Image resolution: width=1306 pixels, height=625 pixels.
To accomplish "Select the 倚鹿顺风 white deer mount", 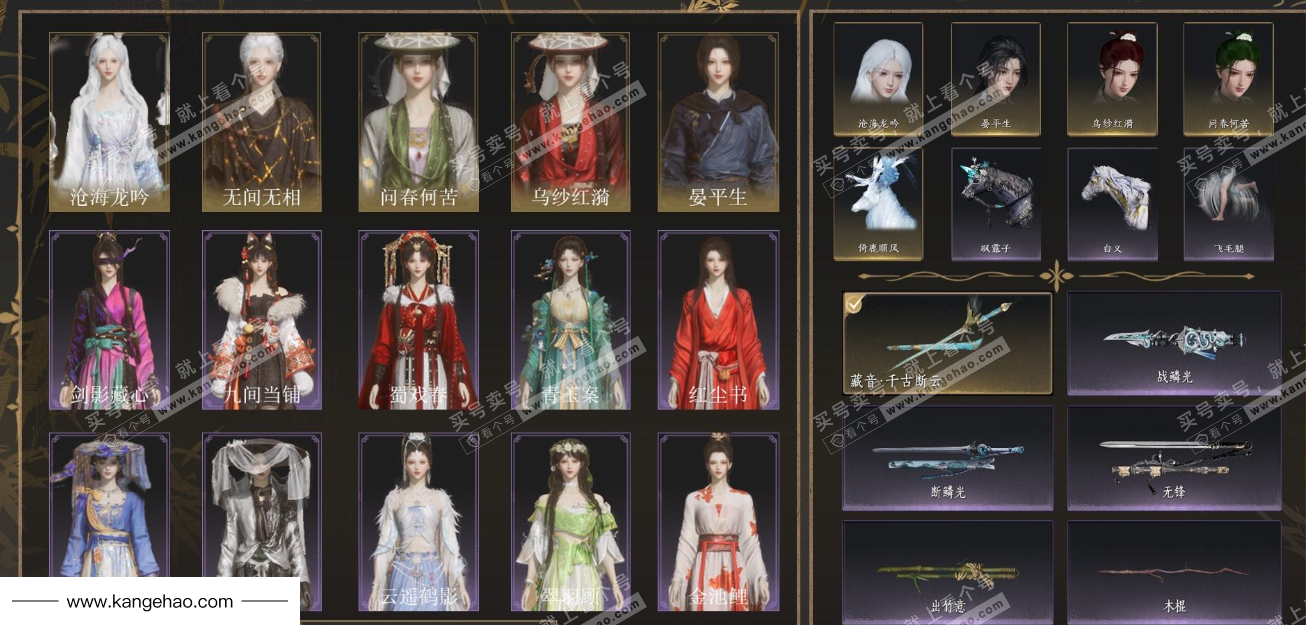I will (x=878, y=204).
